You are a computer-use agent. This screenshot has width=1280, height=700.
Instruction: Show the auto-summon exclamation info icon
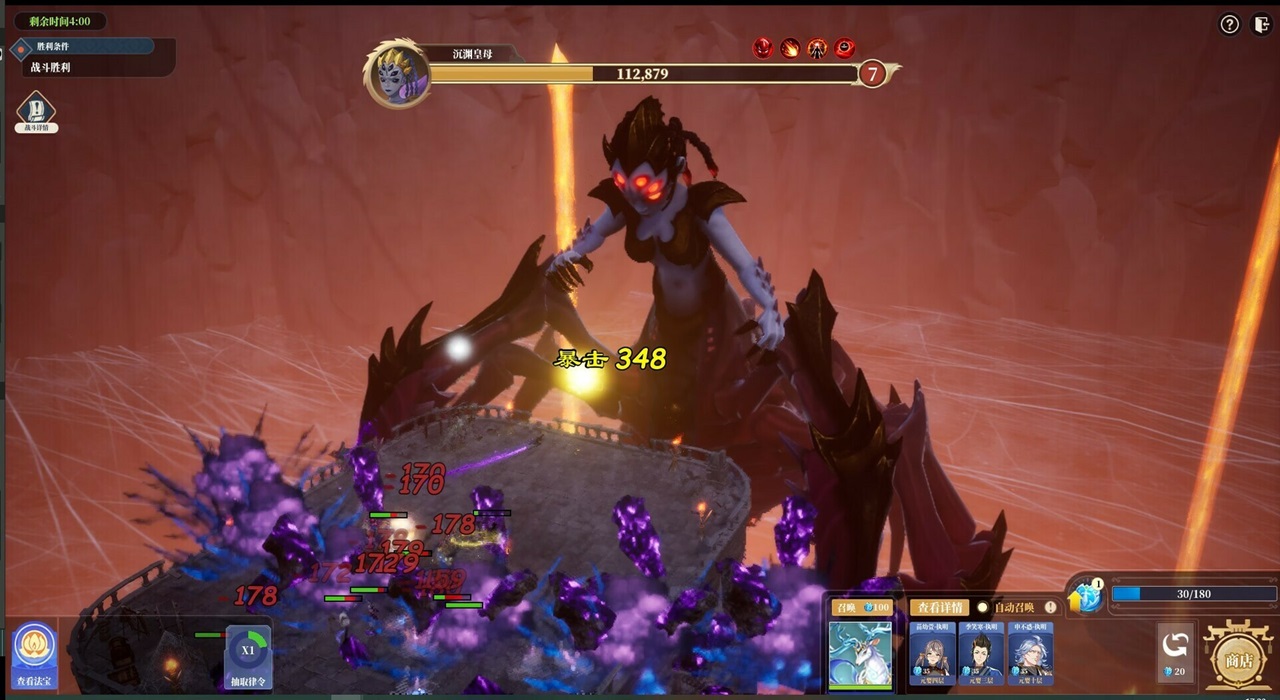coord(1051,607)
